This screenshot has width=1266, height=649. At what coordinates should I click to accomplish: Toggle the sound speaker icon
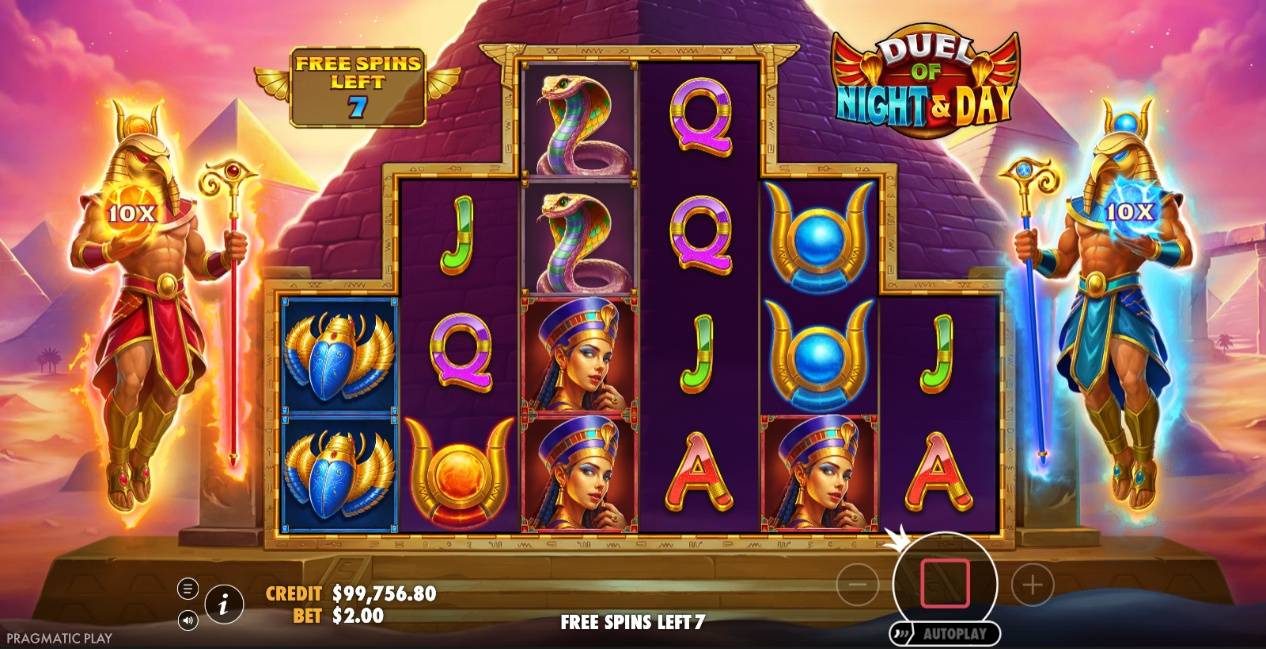point(188,621)
